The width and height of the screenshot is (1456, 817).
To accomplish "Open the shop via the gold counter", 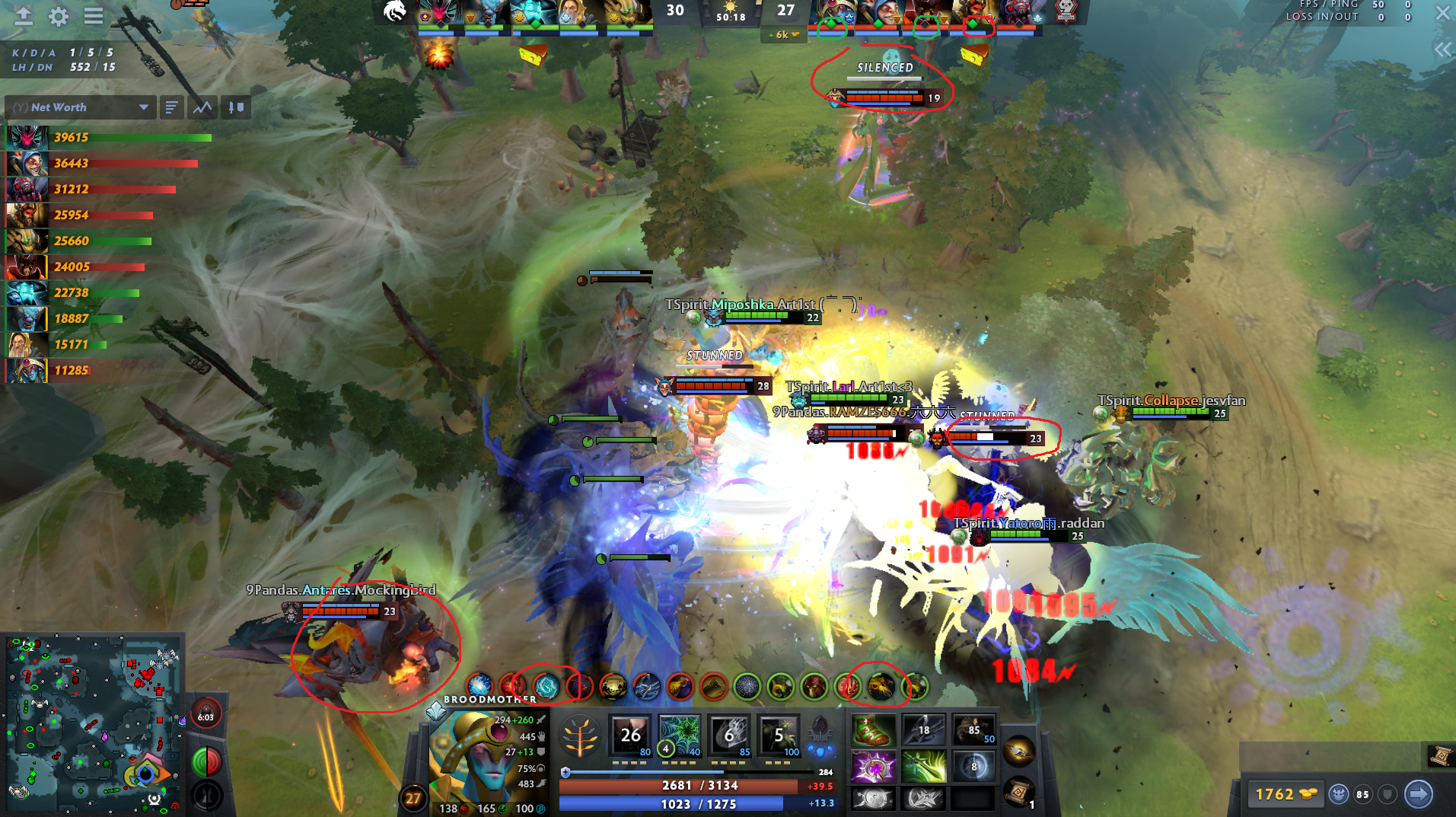I will pos(1286,794).
